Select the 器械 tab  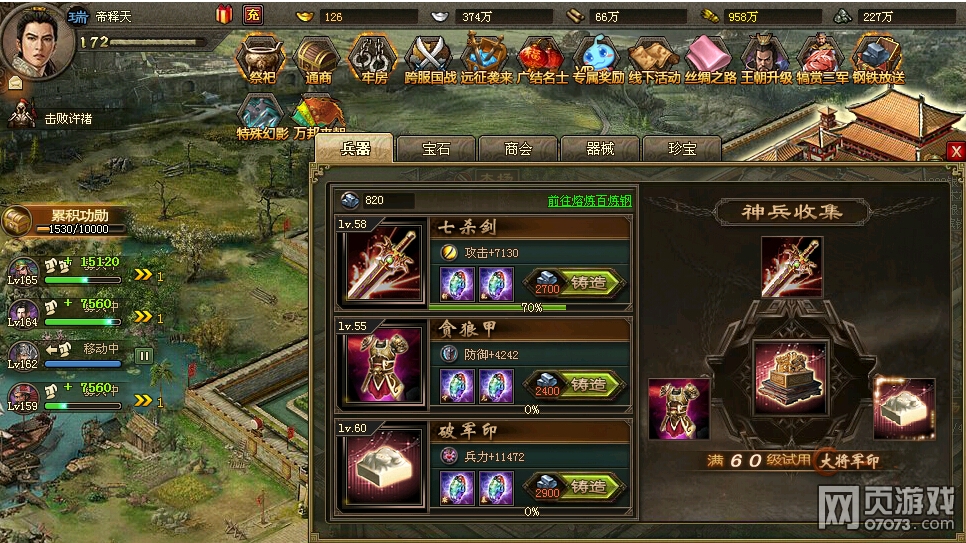point(599,149)
